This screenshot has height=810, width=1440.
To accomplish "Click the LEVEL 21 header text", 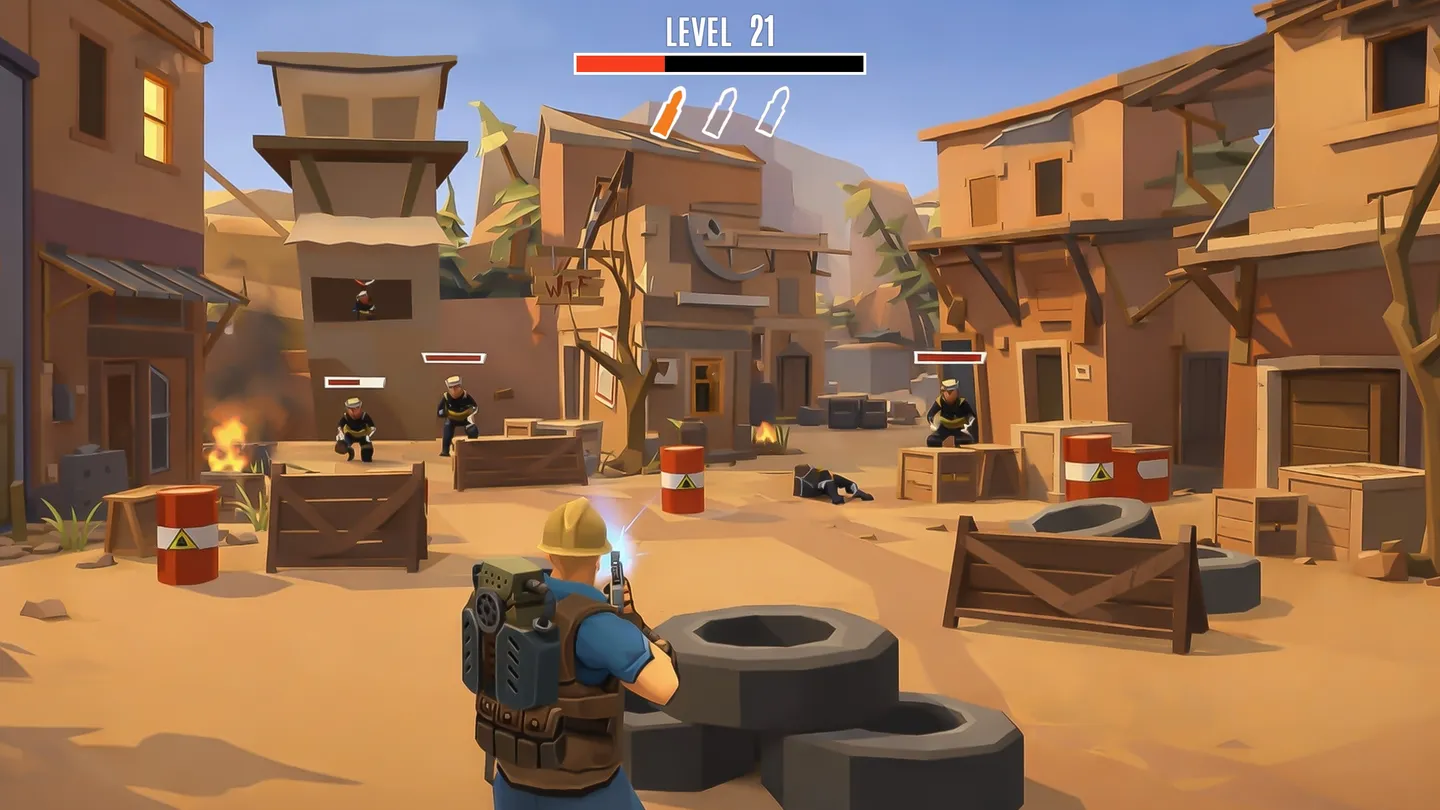I will (x=718, y=31).
